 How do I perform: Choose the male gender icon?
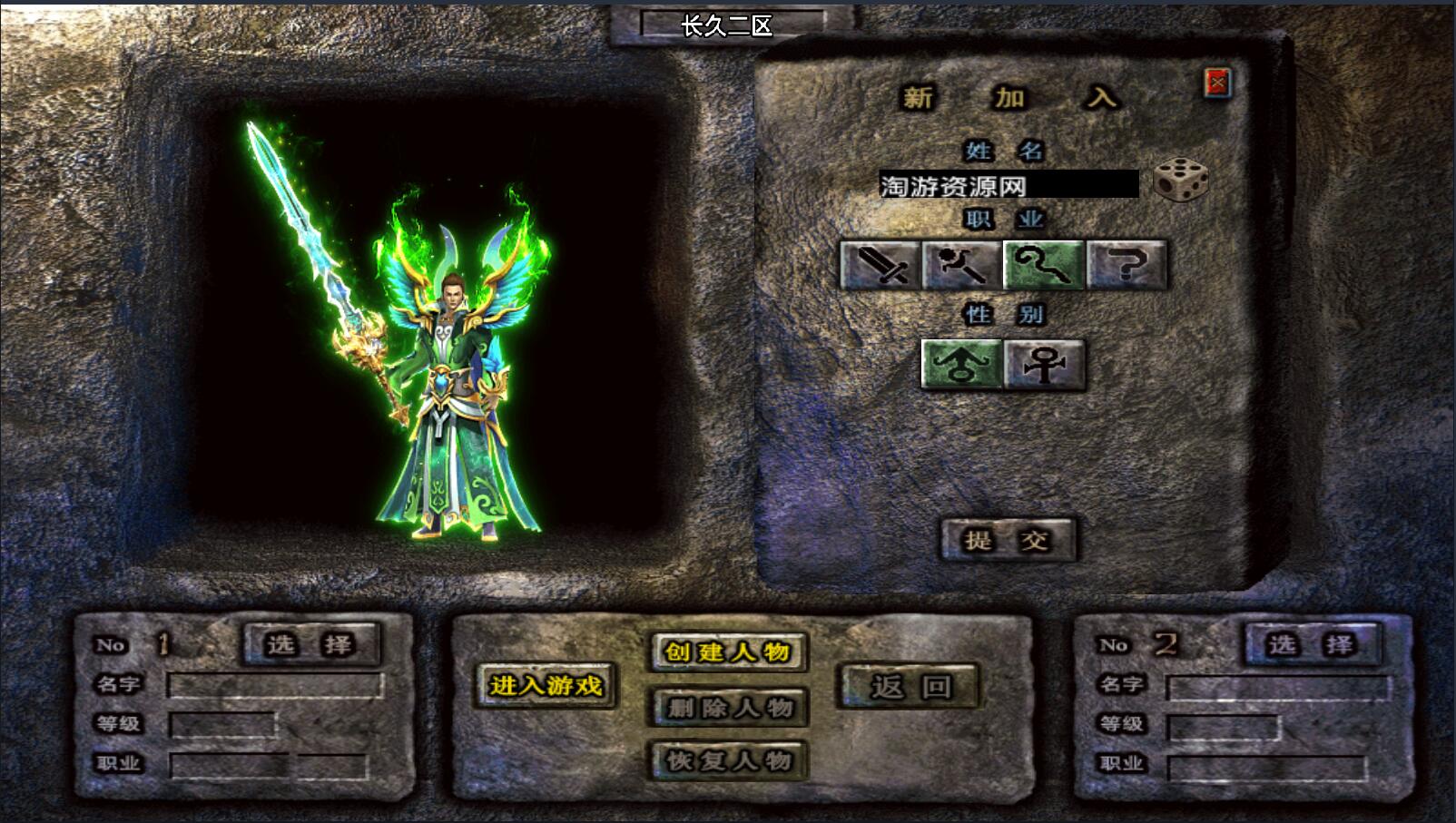[961, 365]
